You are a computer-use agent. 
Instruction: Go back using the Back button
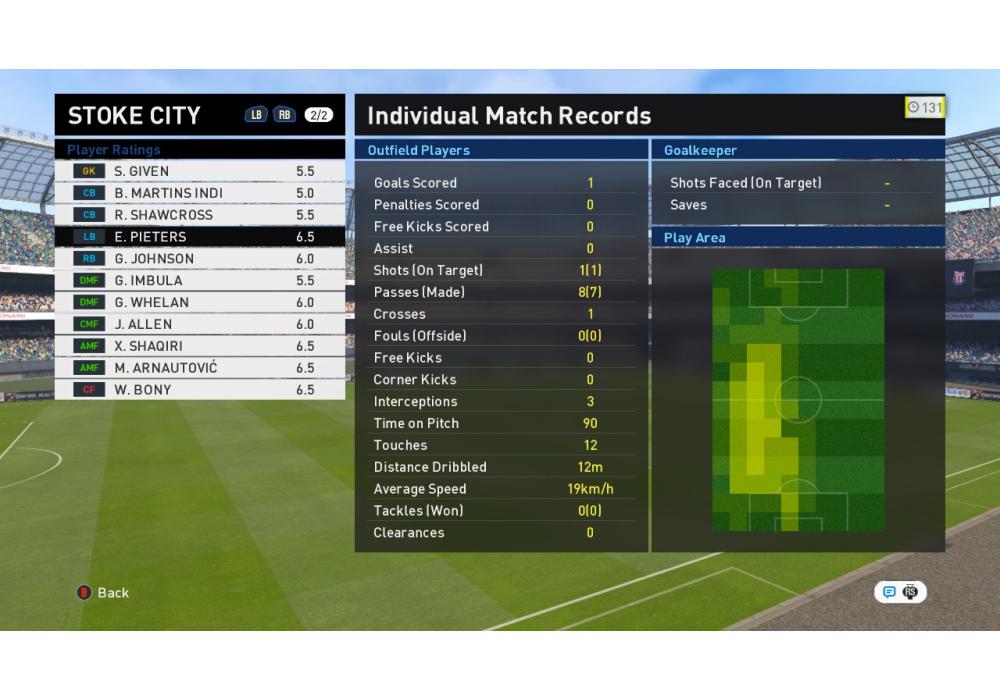click(x=104, y=593)
